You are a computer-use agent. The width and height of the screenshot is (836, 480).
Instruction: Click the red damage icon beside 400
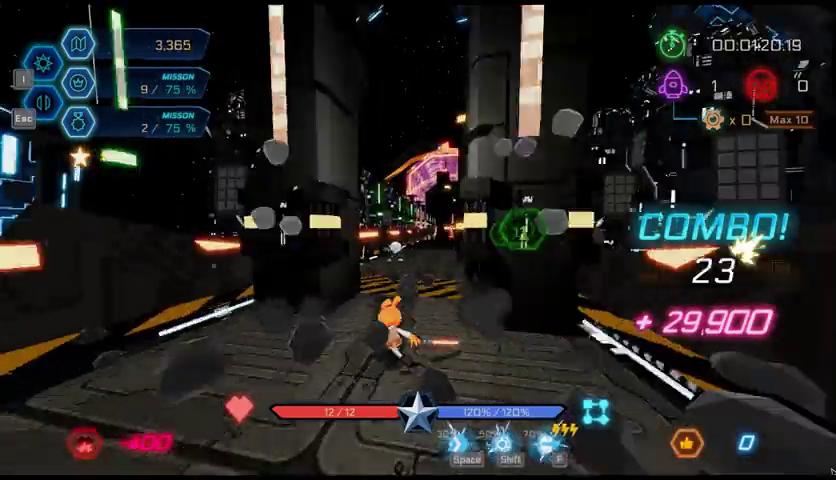85,443
